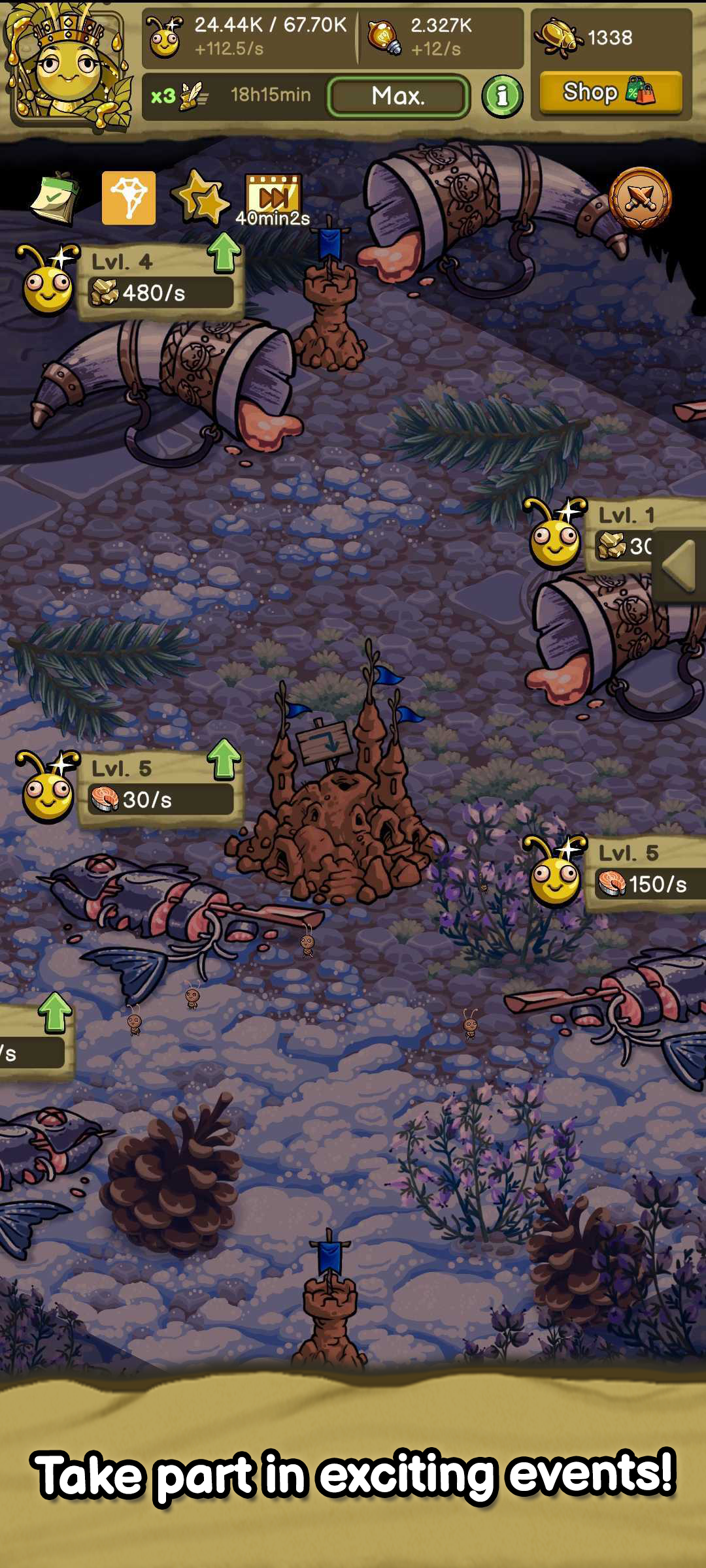The height and width of the screenshot is (1568, 706).
Task: Upgrade the Lvl. 4 480/s resource
Action: (x=224, y=253)
